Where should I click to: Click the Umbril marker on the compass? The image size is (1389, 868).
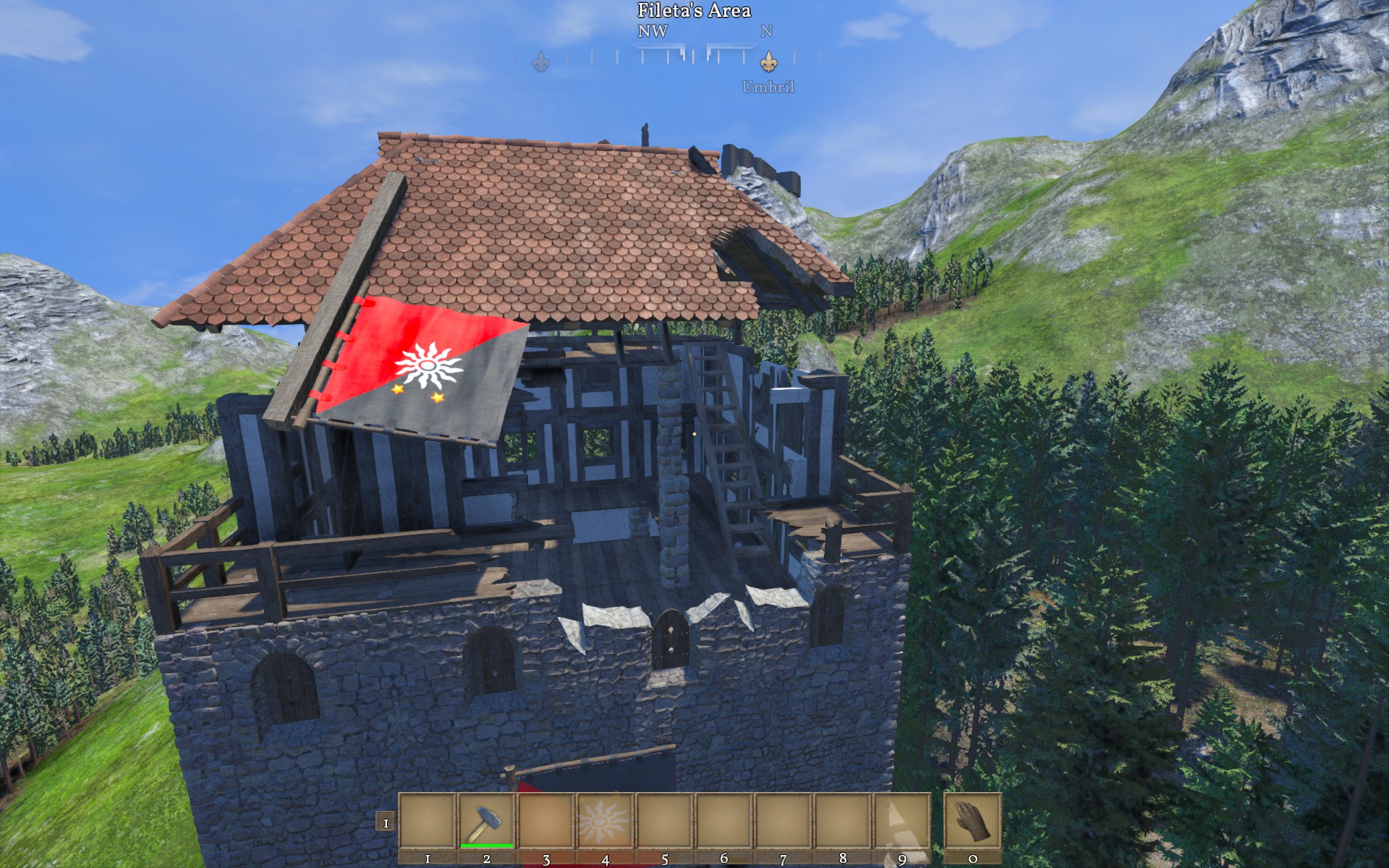(x=768, y=61)
